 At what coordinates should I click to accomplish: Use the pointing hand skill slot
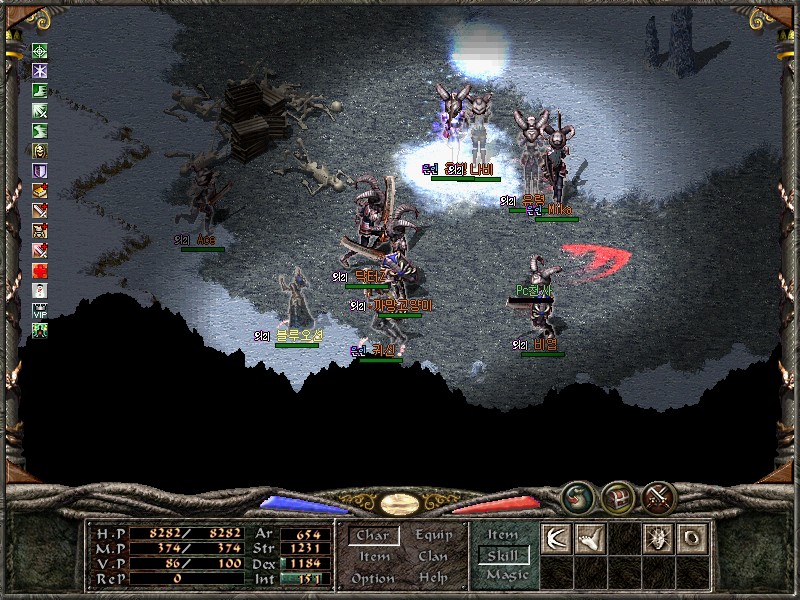(x=590, y=538)
